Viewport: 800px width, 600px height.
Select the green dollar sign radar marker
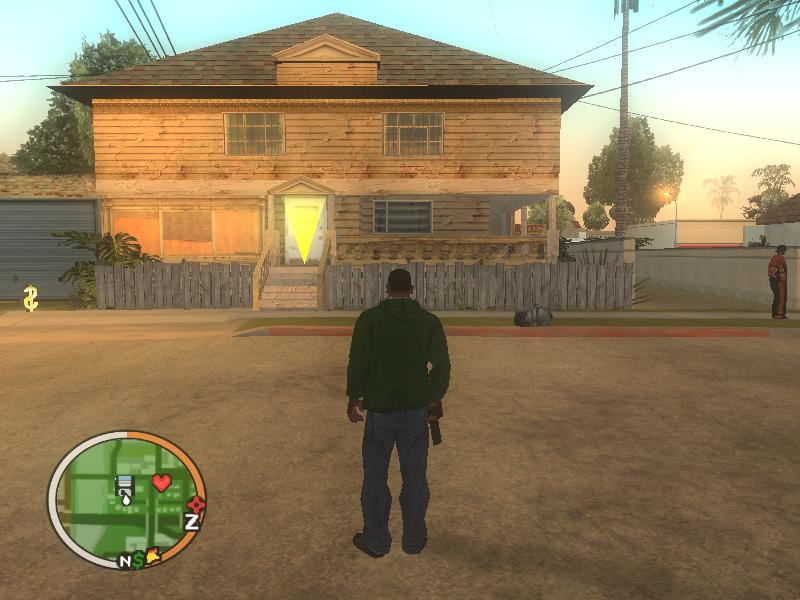click(x=139, y=559)
